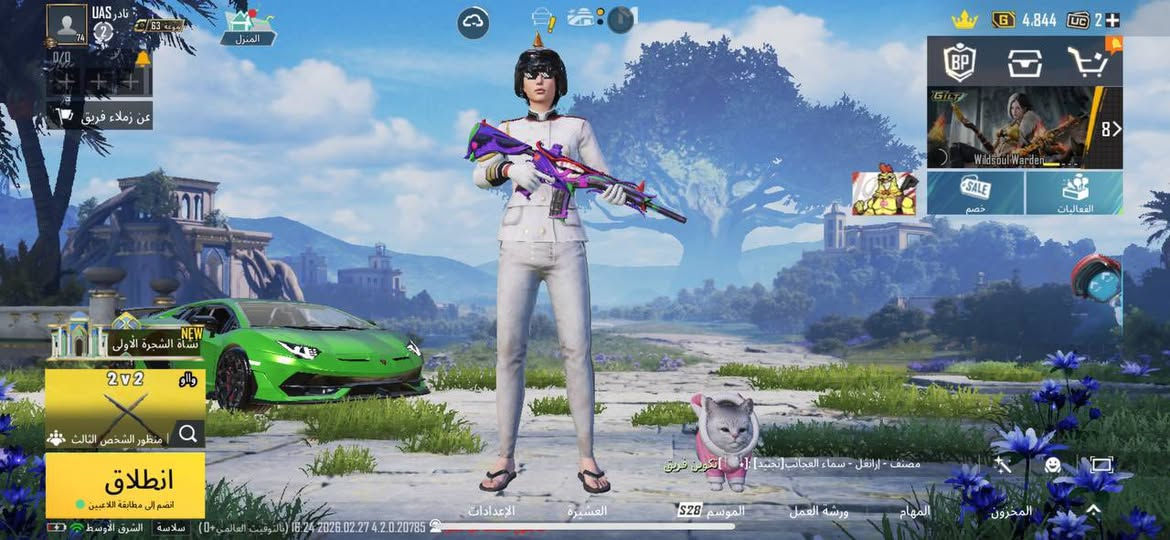The height and width of the screenshot is (540, 1170).
Task: Add UC with the plus button
Action: [1112, 20]
